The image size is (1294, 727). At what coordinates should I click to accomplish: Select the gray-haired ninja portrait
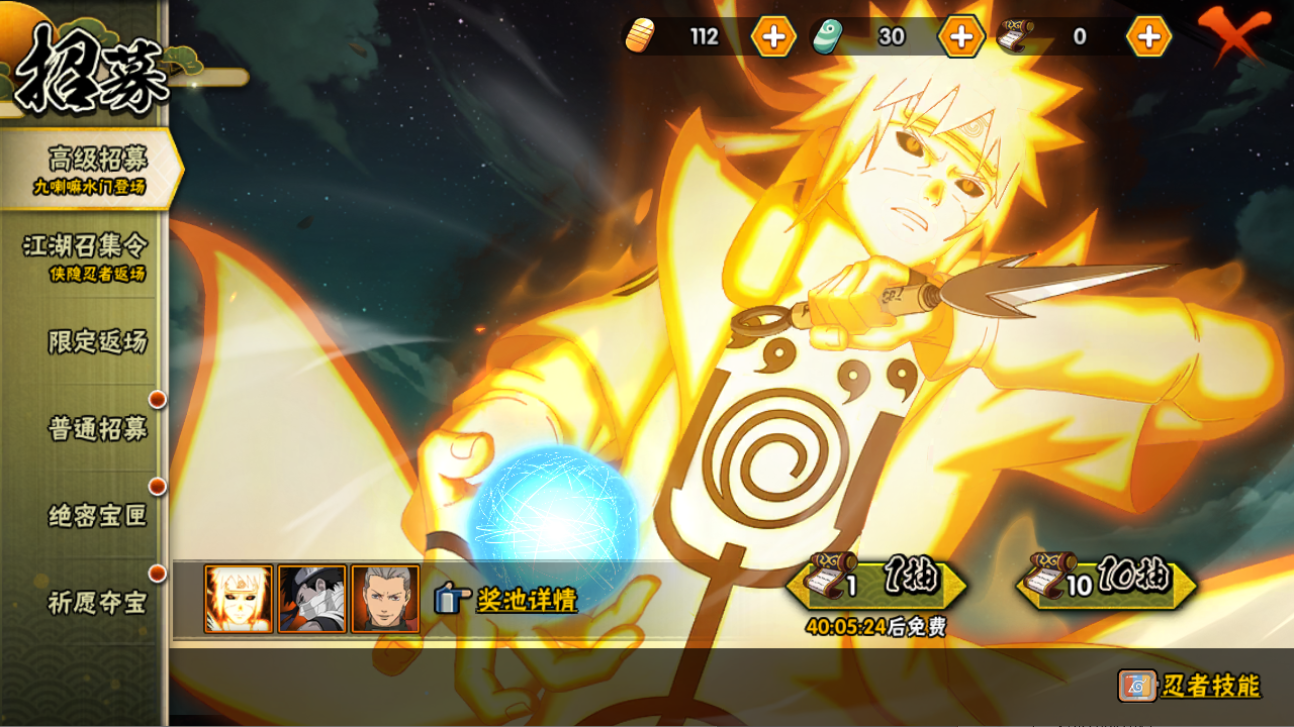(x=385, y=599)
